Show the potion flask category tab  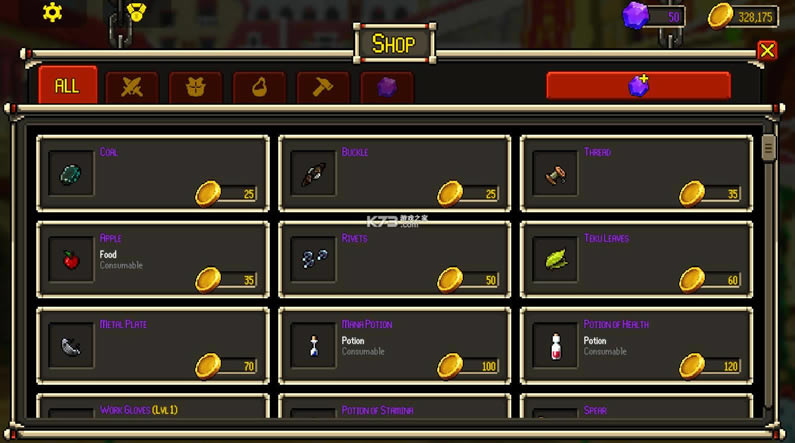(259, 87)
